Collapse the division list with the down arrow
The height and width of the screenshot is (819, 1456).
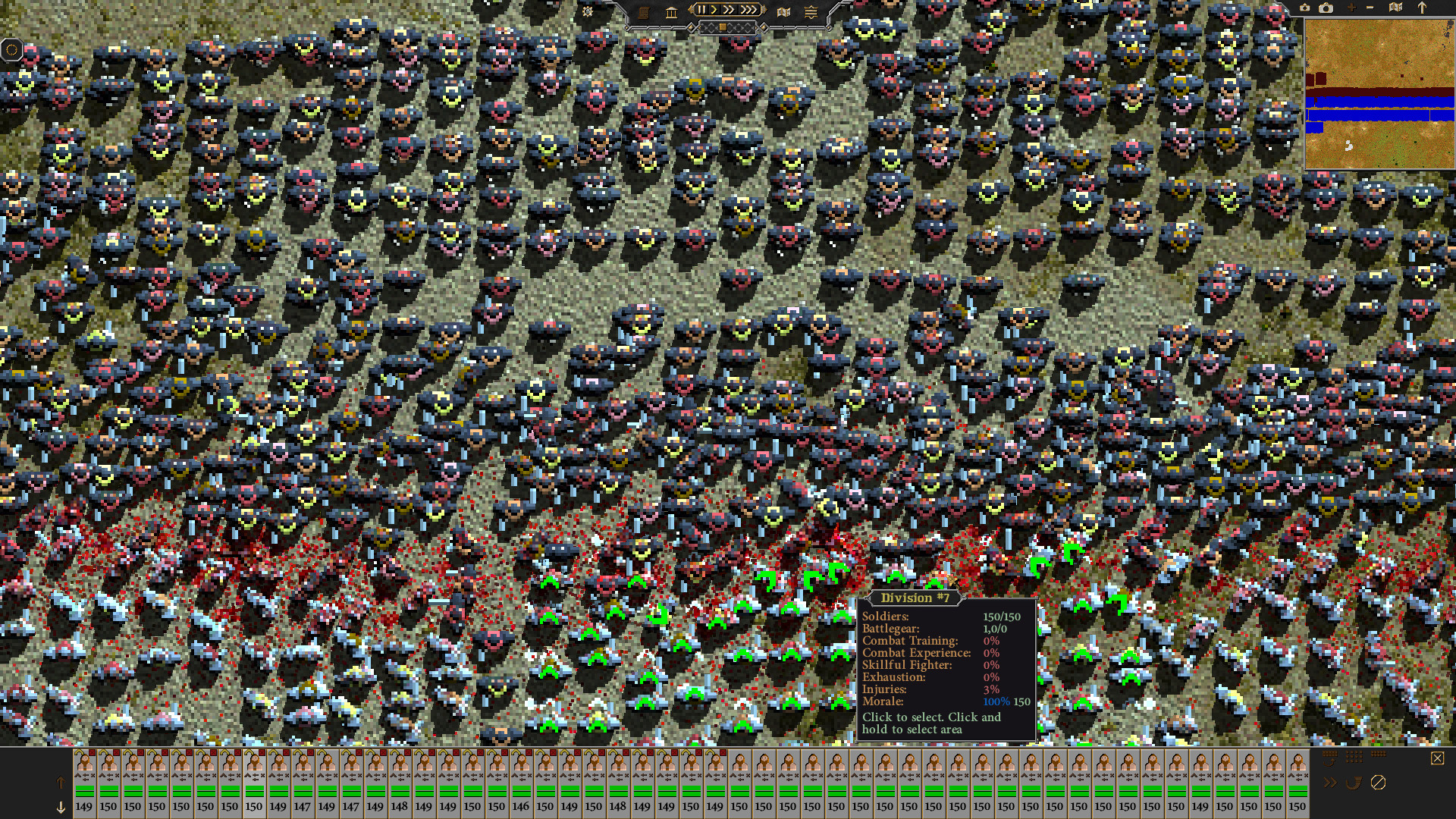(x=60, y=808)
